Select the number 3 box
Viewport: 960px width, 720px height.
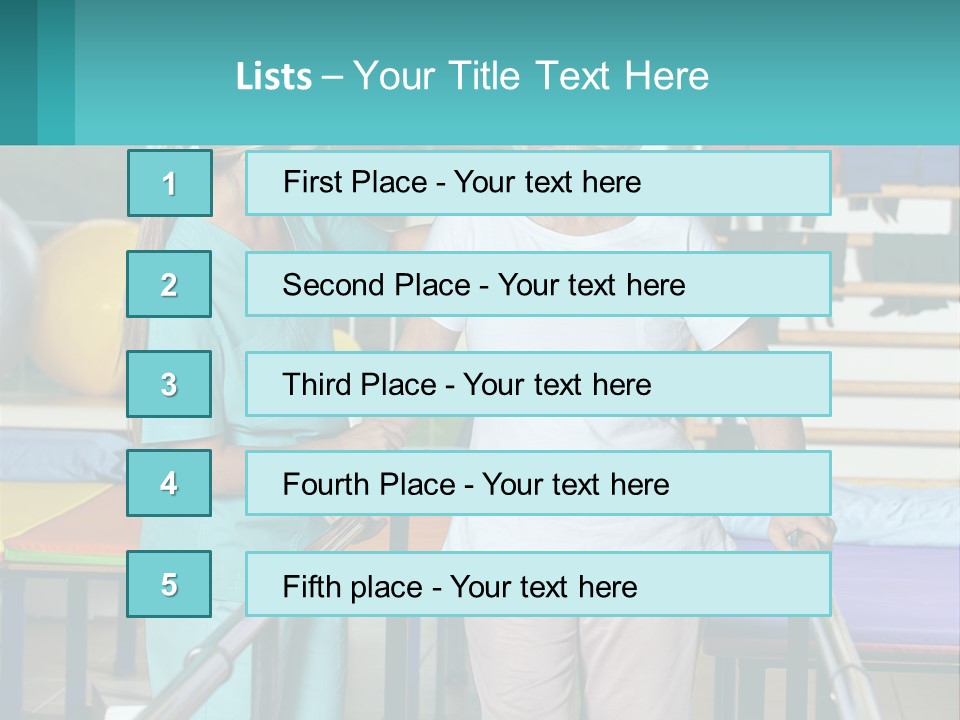[x=169, y=384]
